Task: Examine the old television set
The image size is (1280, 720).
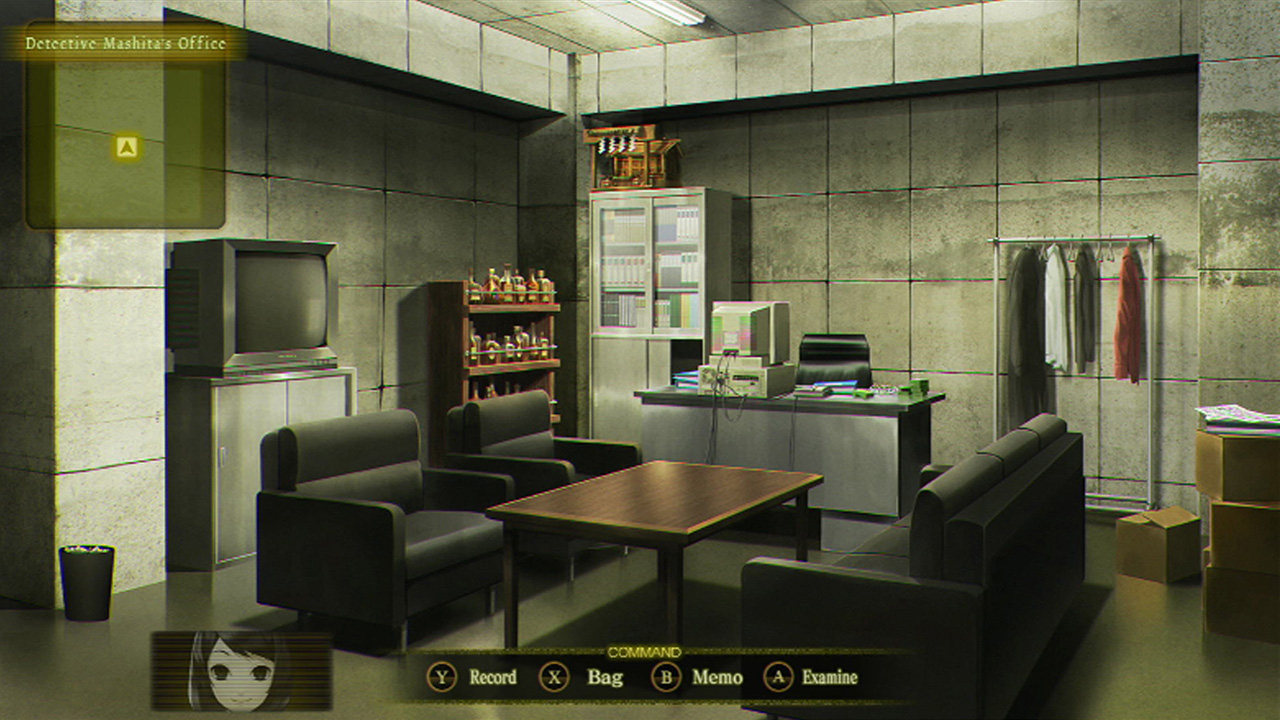Action: pyautogui.click(x=275, y=300)
